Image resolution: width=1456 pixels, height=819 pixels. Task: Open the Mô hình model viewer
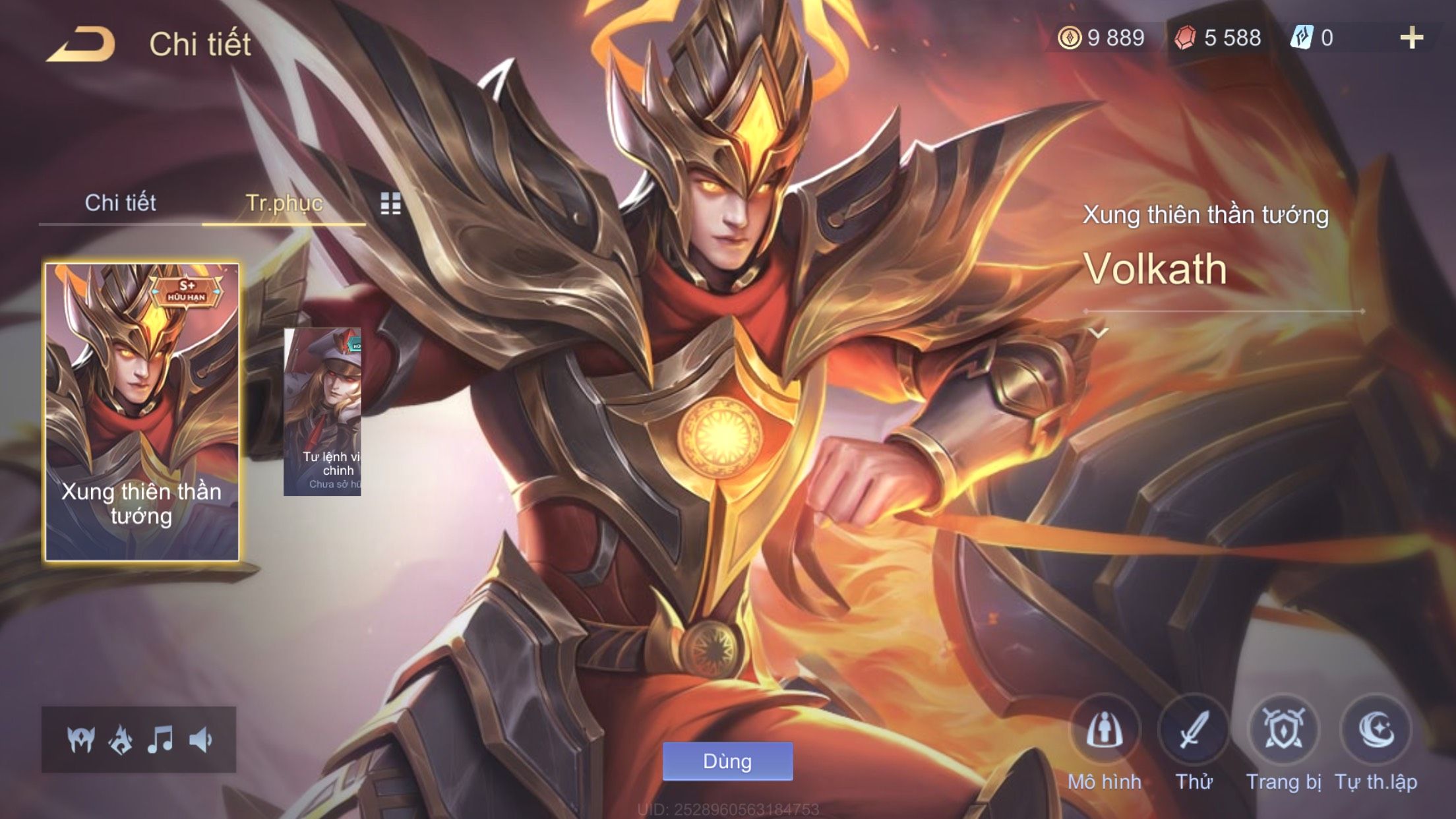click(x=1105, y=731)
